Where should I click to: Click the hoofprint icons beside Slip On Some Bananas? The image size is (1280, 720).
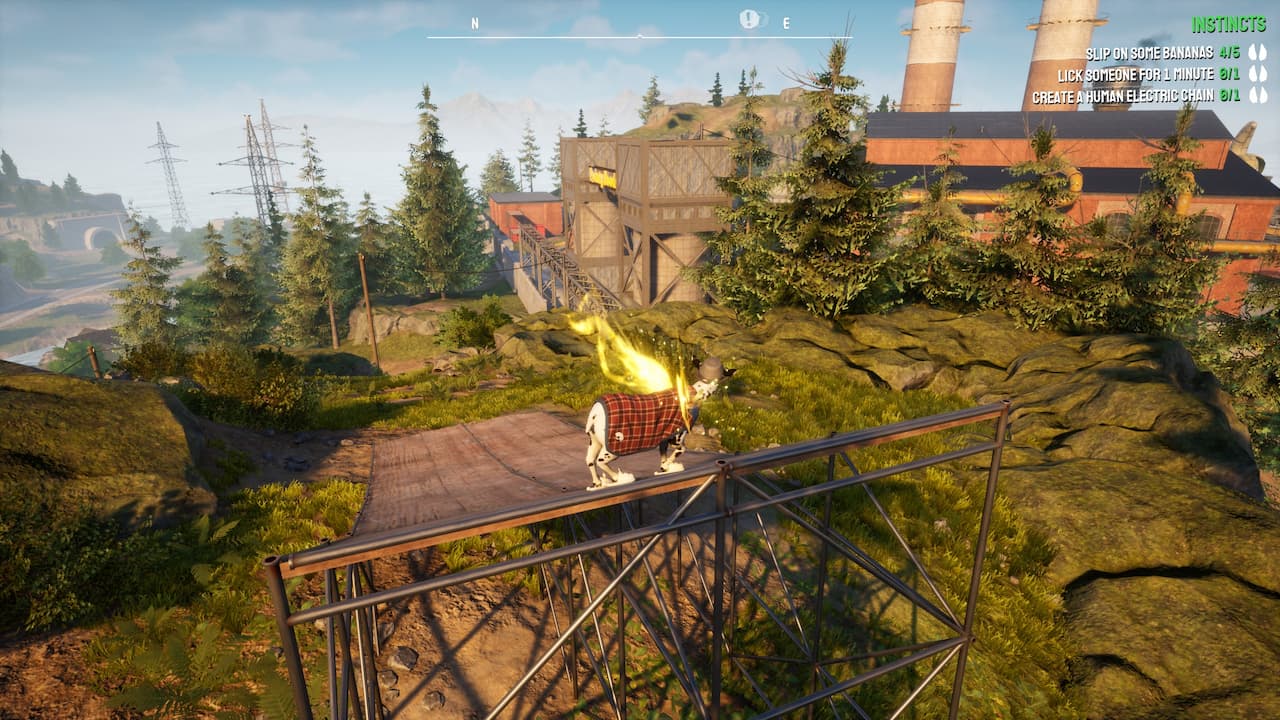[x=1258, y=52]
